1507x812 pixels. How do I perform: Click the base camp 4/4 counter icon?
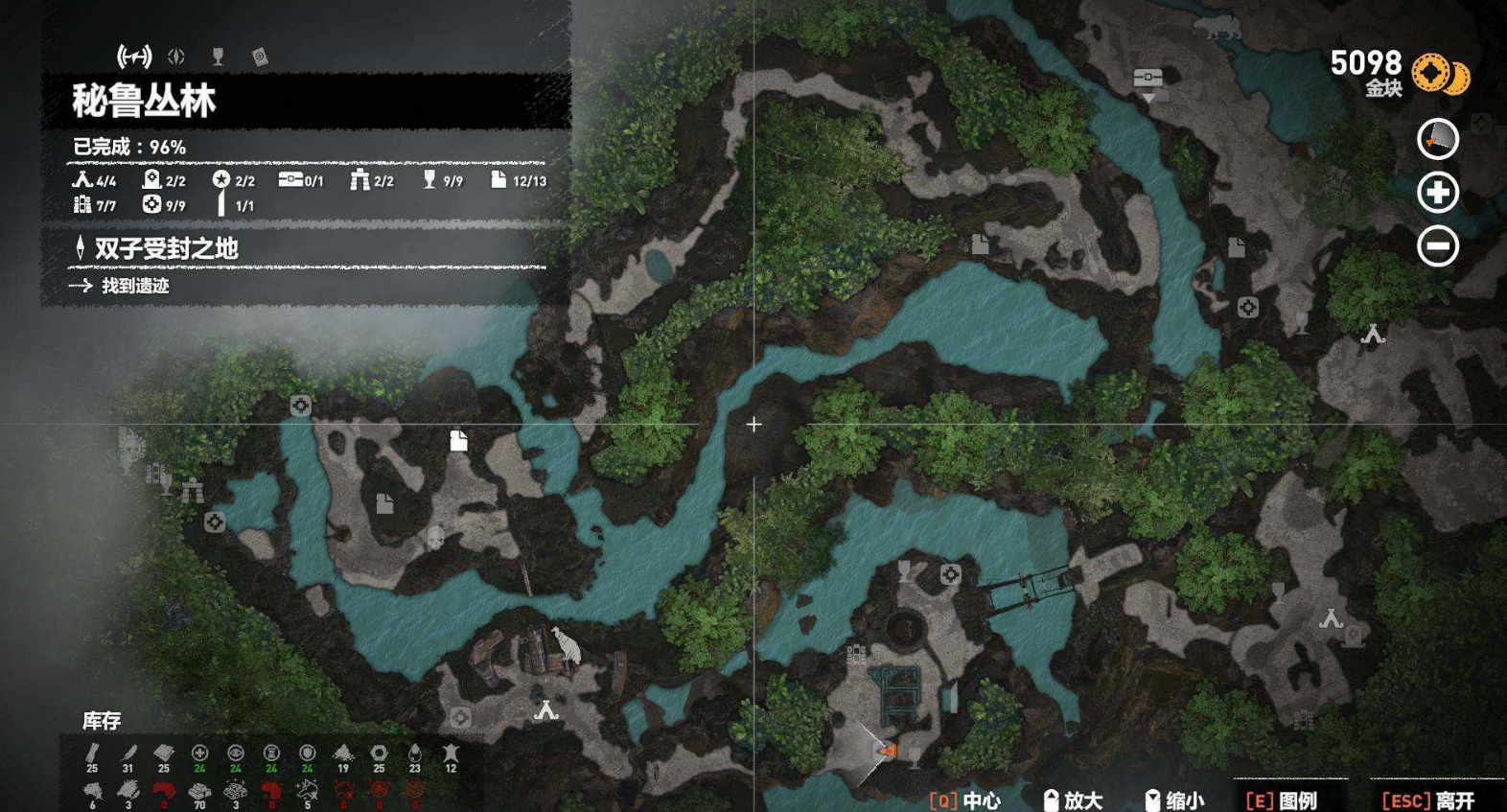point(82,179)
